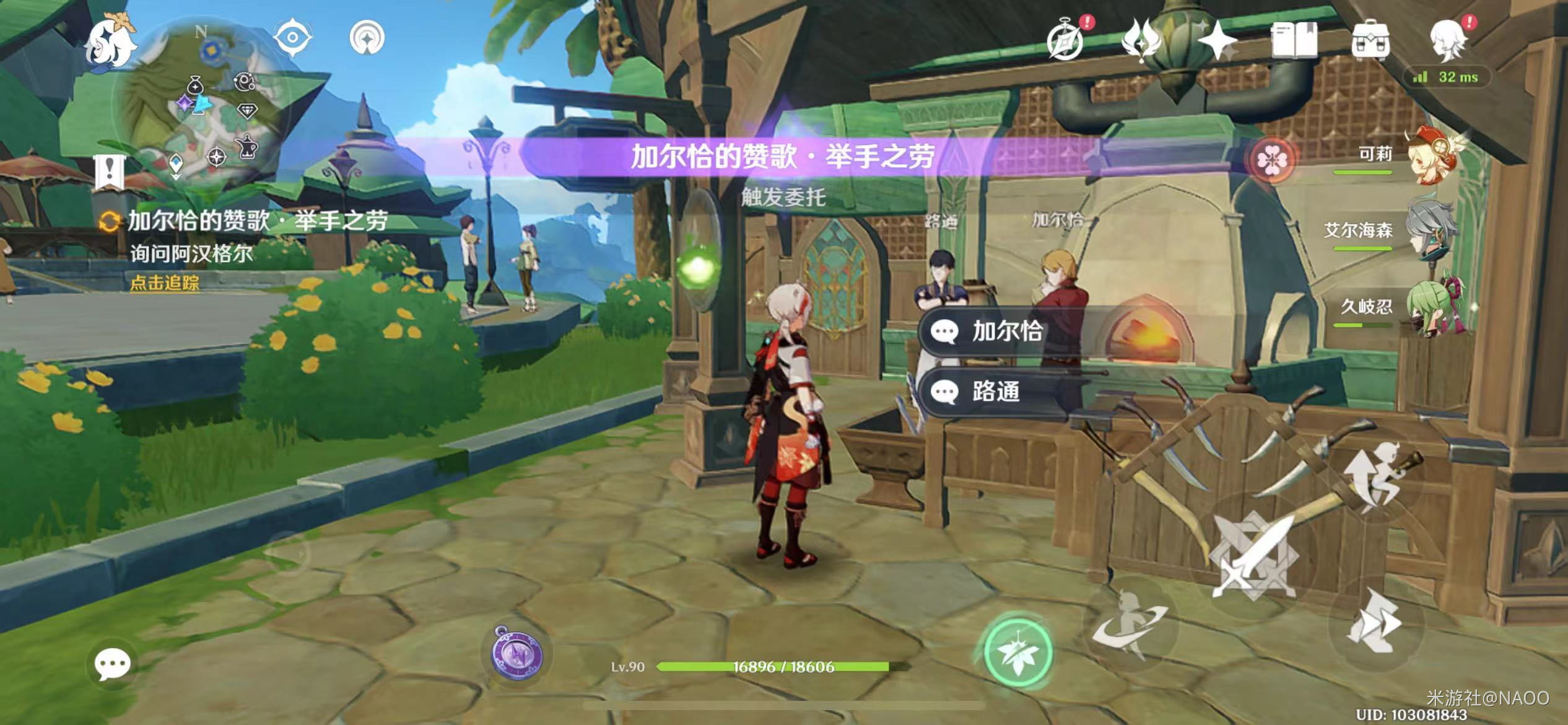Viewport: 1568px width, 725px height.
Task: Activate the green maple leaf elemental skill
Action: click(1017, 652)
